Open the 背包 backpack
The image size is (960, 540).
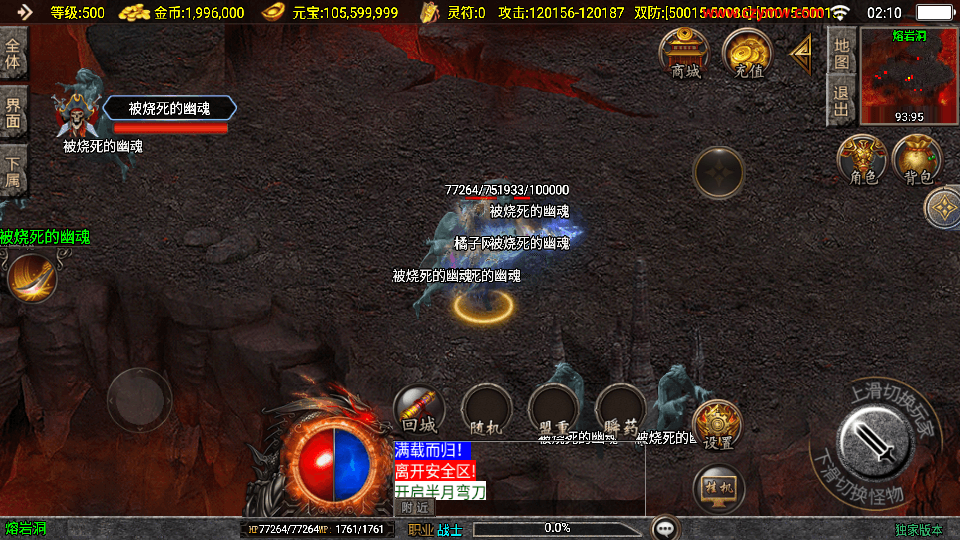point(917,161)
